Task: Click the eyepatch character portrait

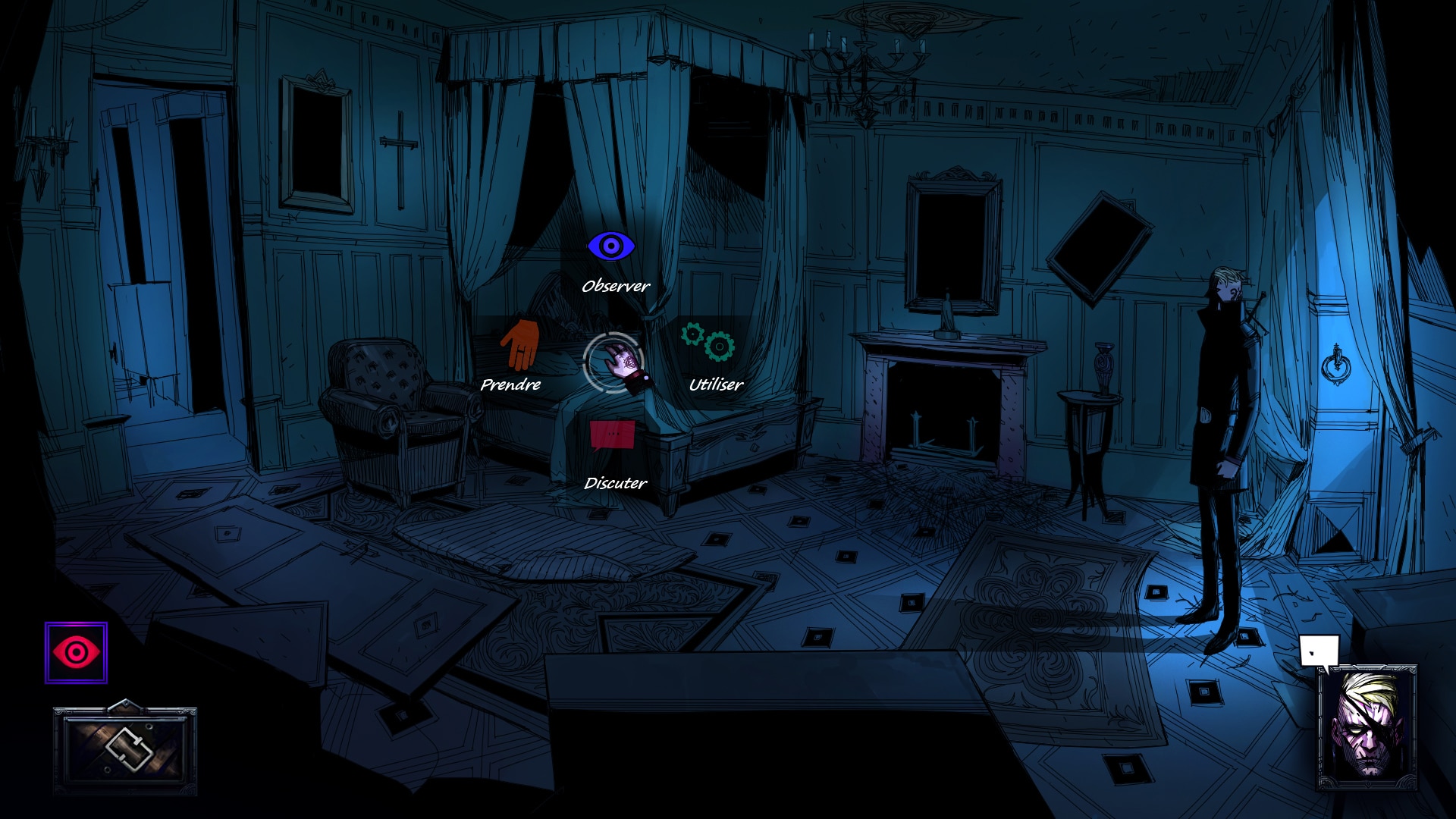Action: (x=1367, y=728)
